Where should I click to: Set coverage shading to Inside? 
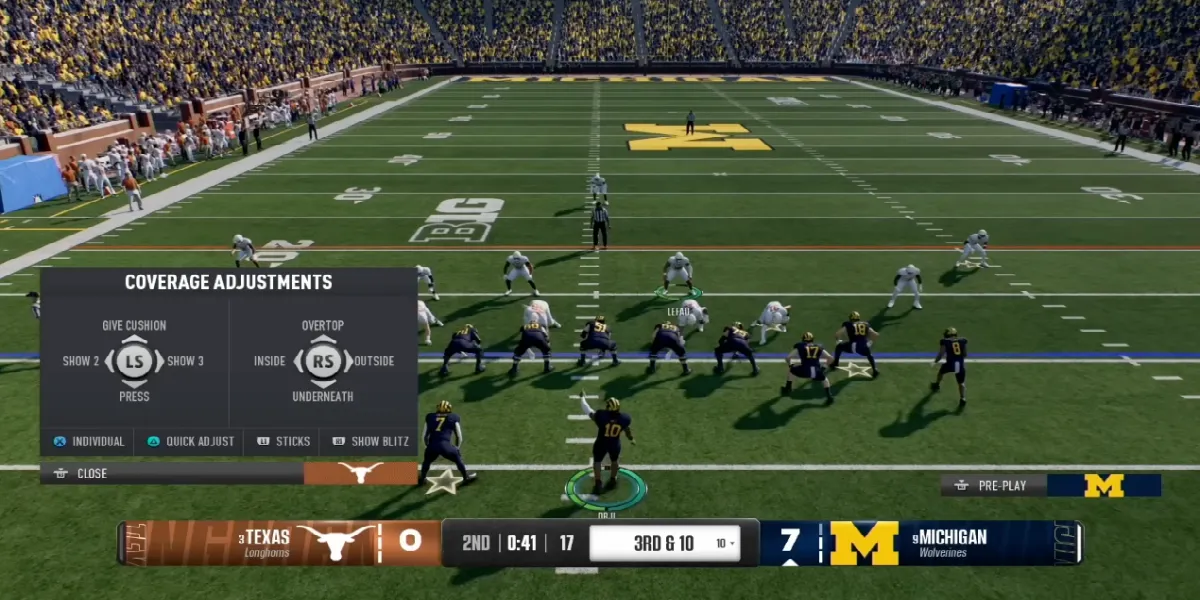click(269, 361)
